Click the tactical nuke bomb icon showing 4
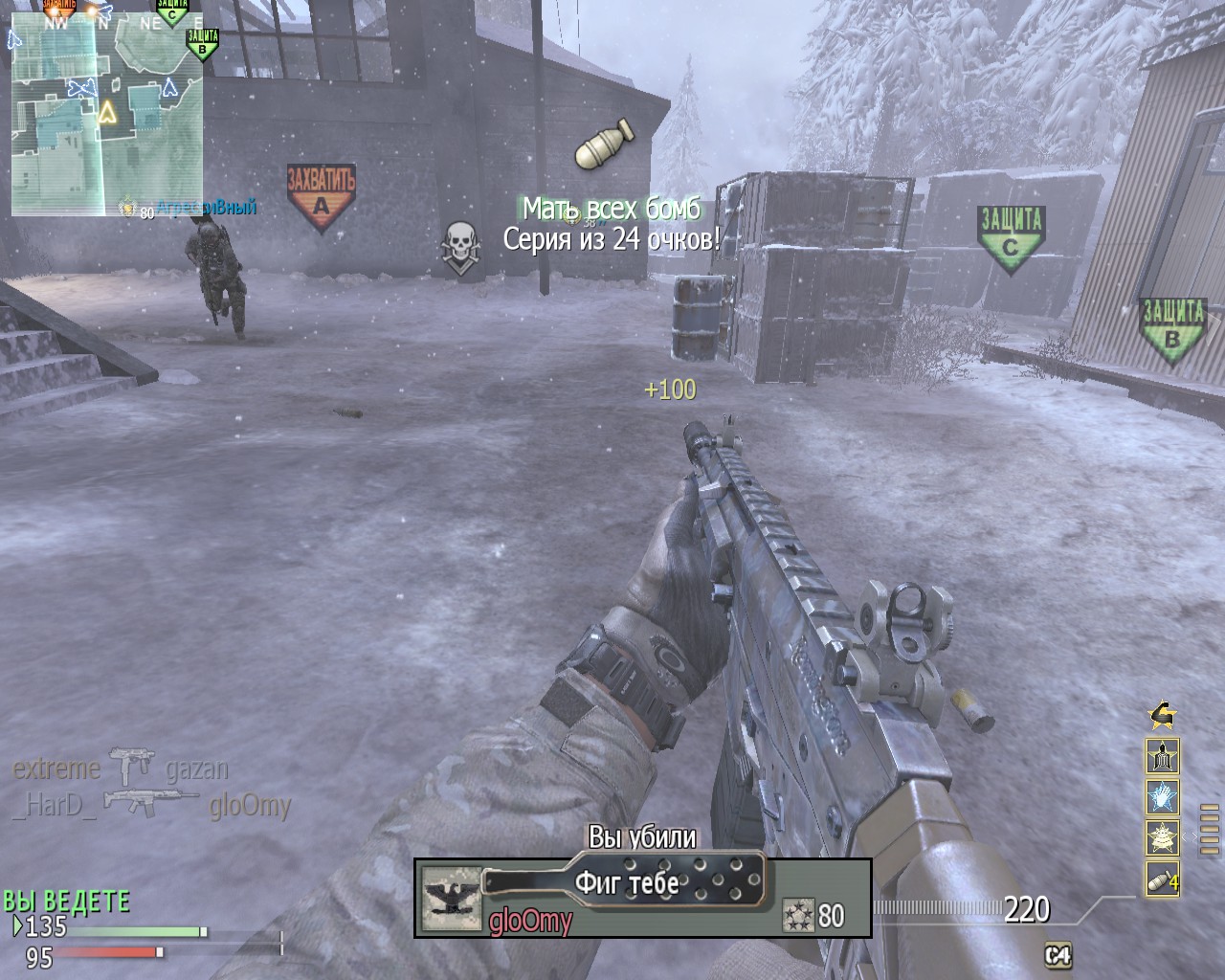The image size is (1225, 980). (1163, 878)
